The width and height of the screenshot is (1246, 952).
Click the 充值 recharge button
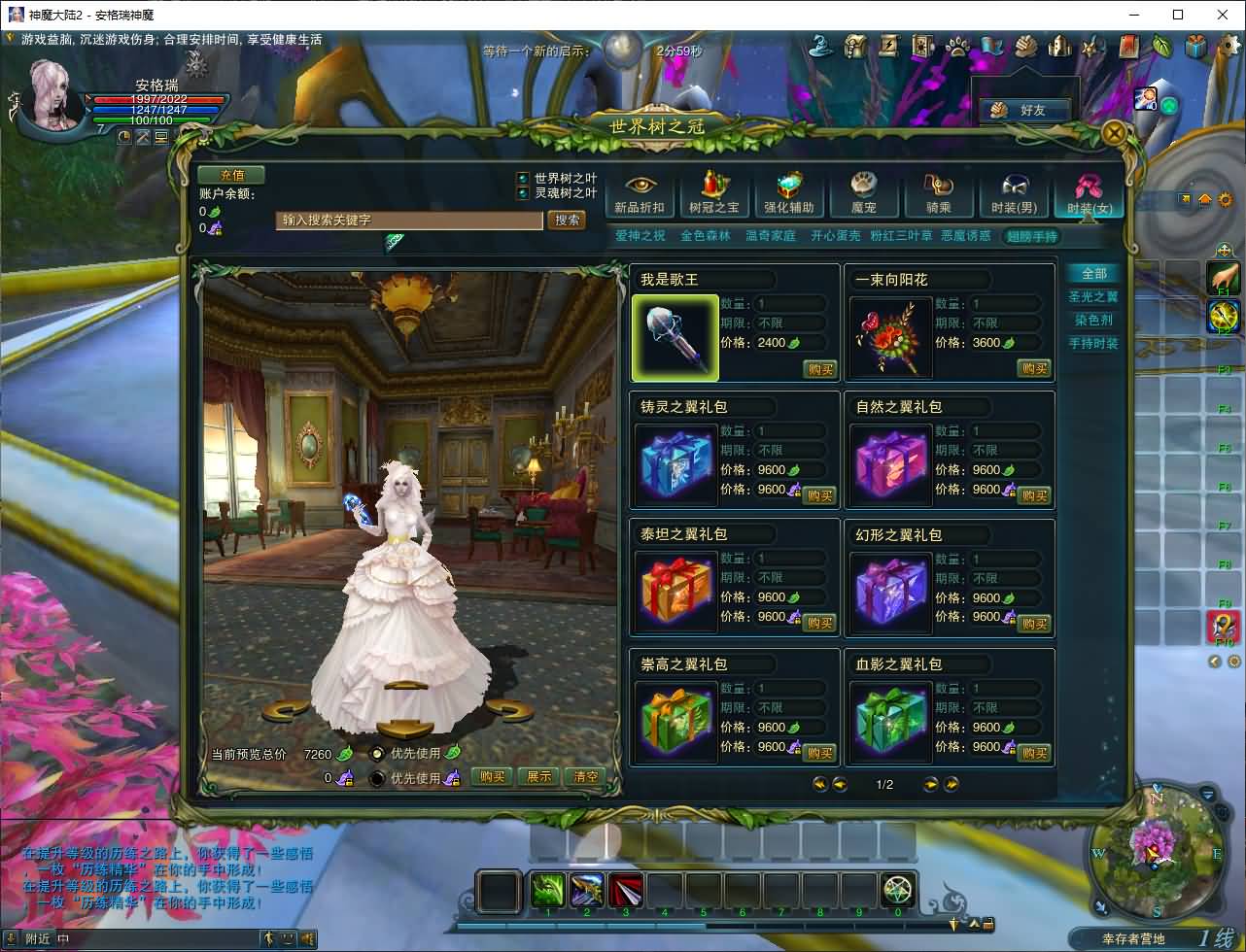tap(231, 176)
